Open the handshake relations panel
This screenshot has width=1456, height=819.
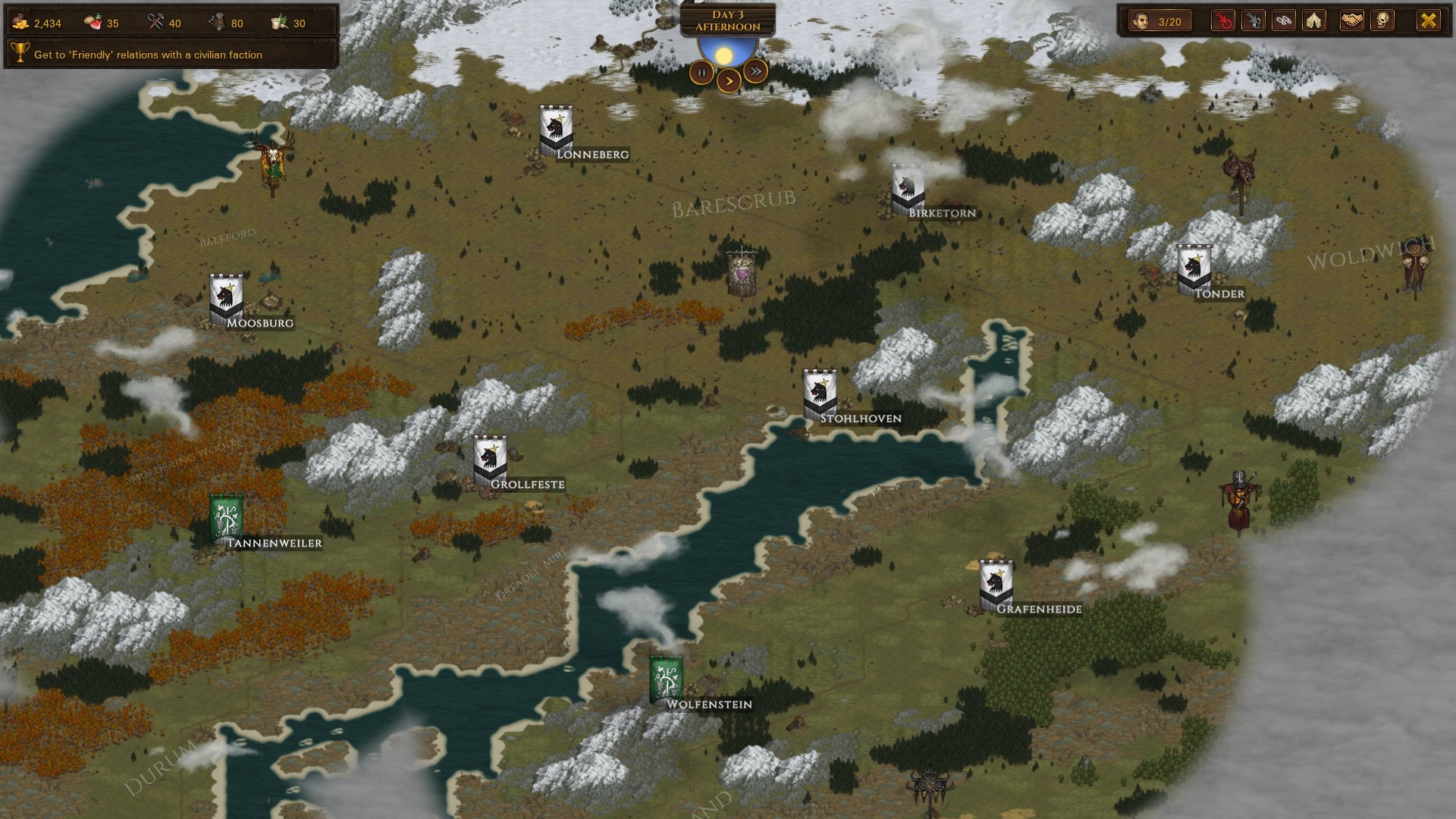coord(1351,21)
